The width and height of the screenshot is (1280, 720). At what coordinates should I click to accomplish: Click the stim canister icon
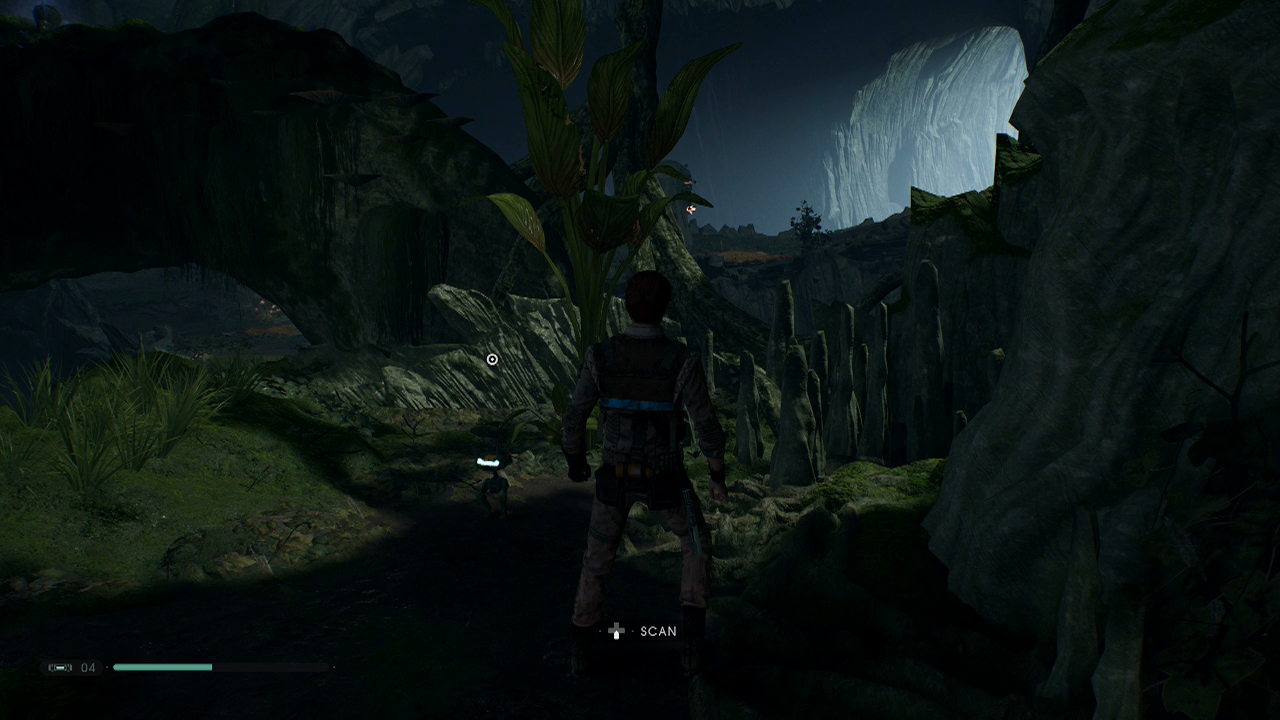pyautogui.click(x=62, y=665)
